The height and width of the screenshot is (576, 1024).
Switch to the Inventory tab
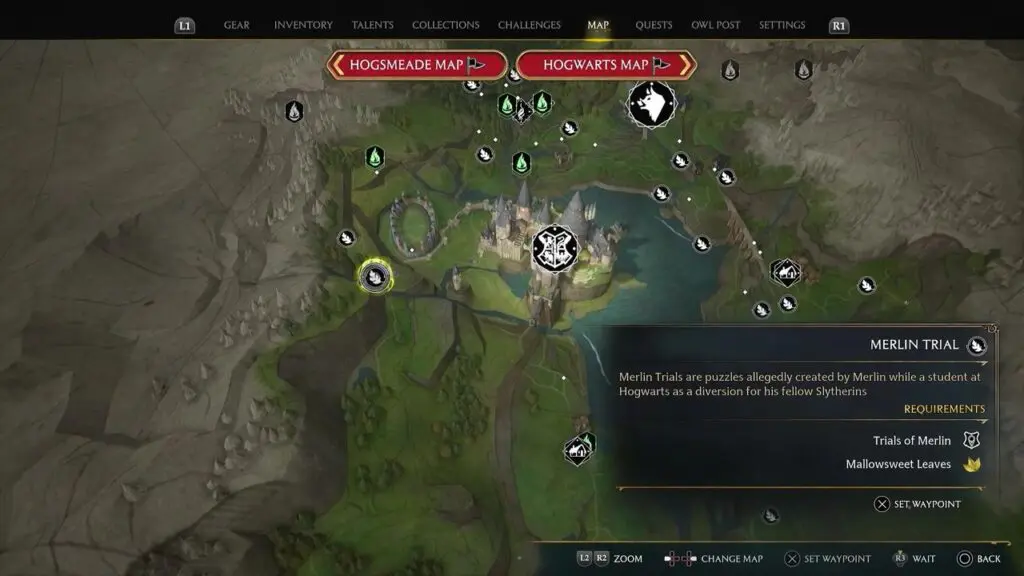pyautogui.click(x=304, y=25)
